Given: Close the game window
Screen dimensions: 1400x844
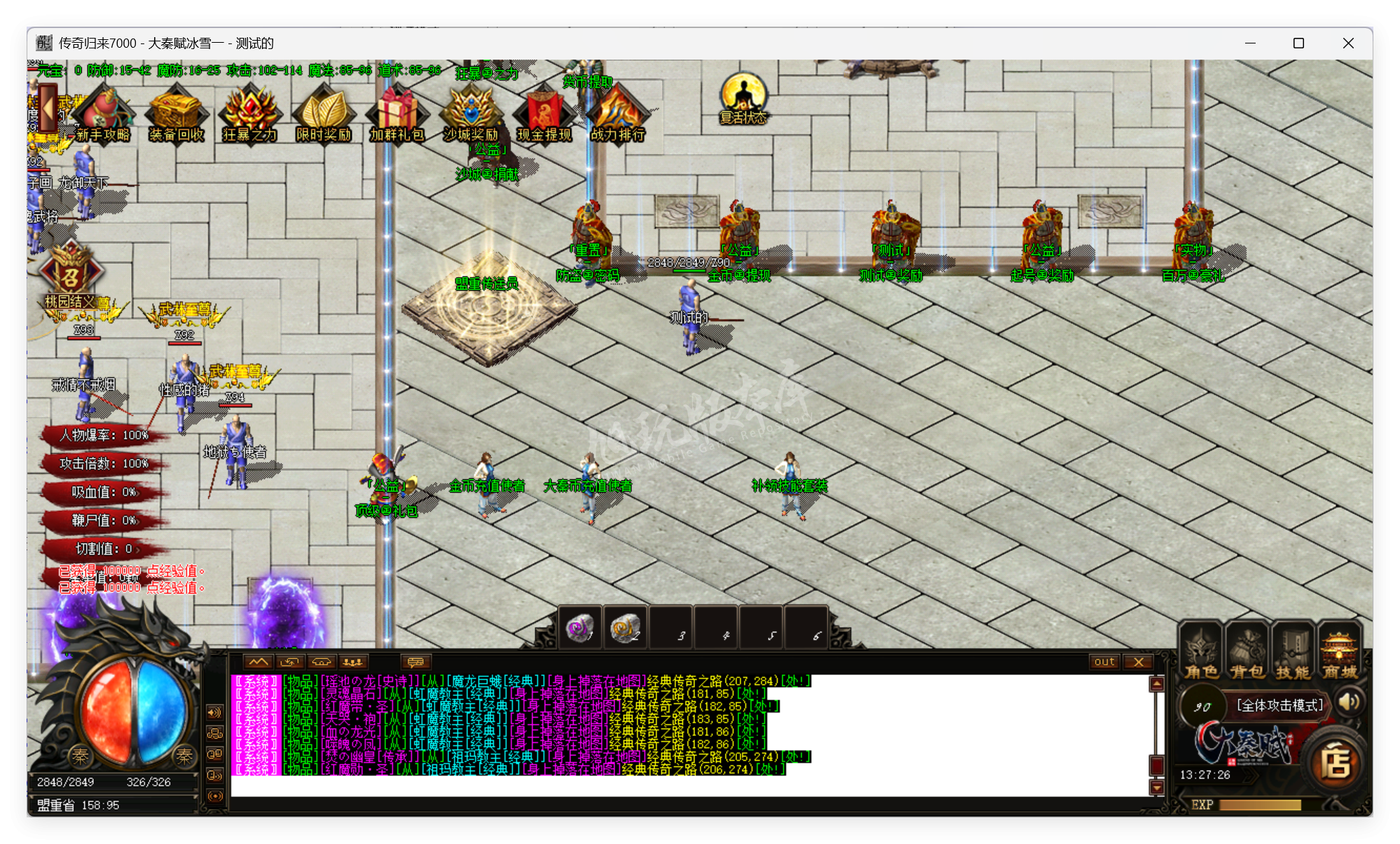Looking at the screenshot, I should coord(1348,43).
